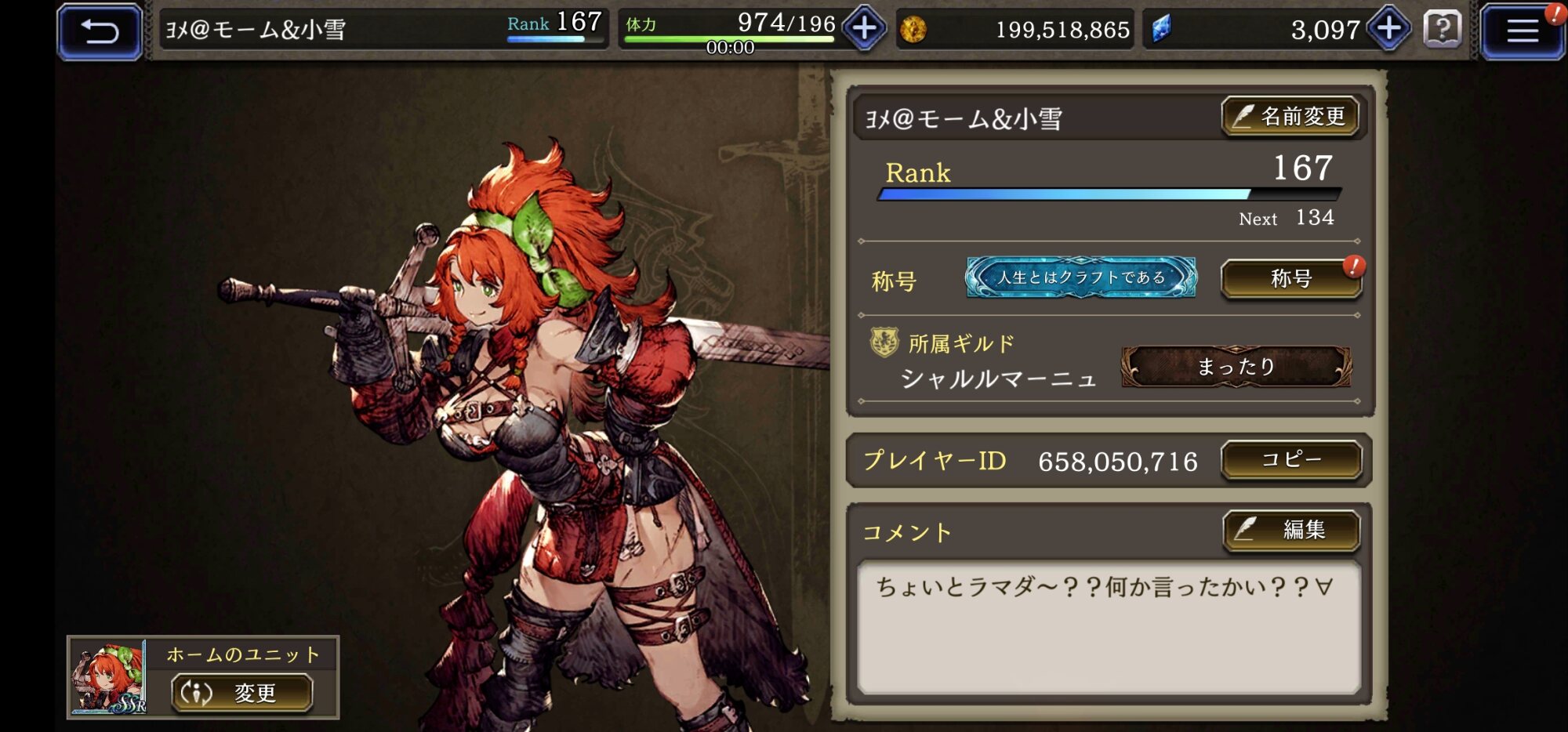Change home unit with 変更 button
Image resolution: width=1568 pixels, height=732 pixels.
[242, 693]
